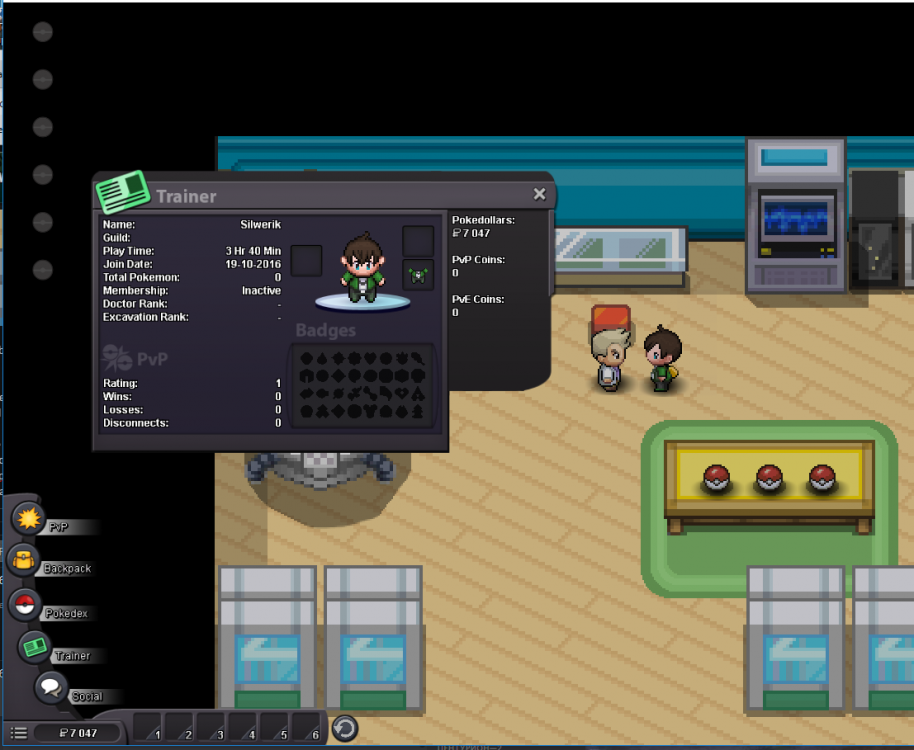Click the circular refresh arrow button

coord(345,728)
